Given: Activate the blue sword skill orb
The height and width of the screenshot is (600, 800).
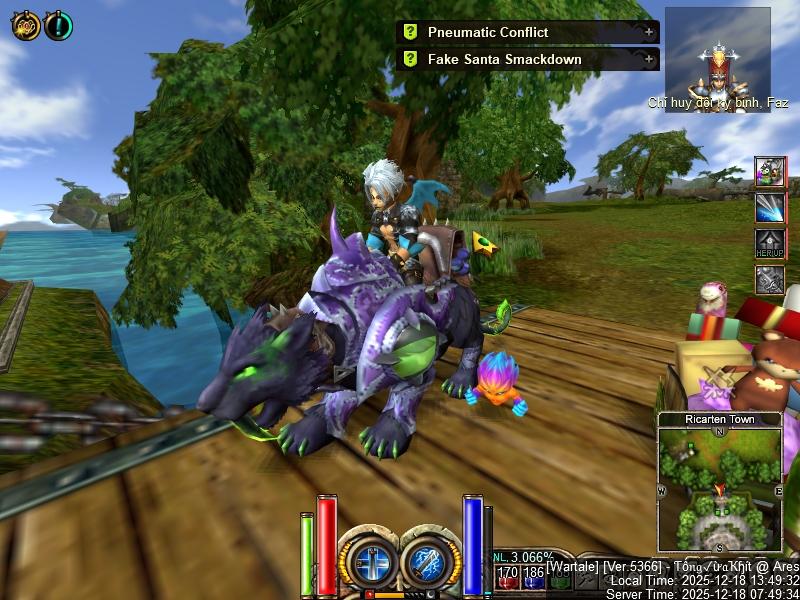Looking at the screenshot, I should coord(371,558).
